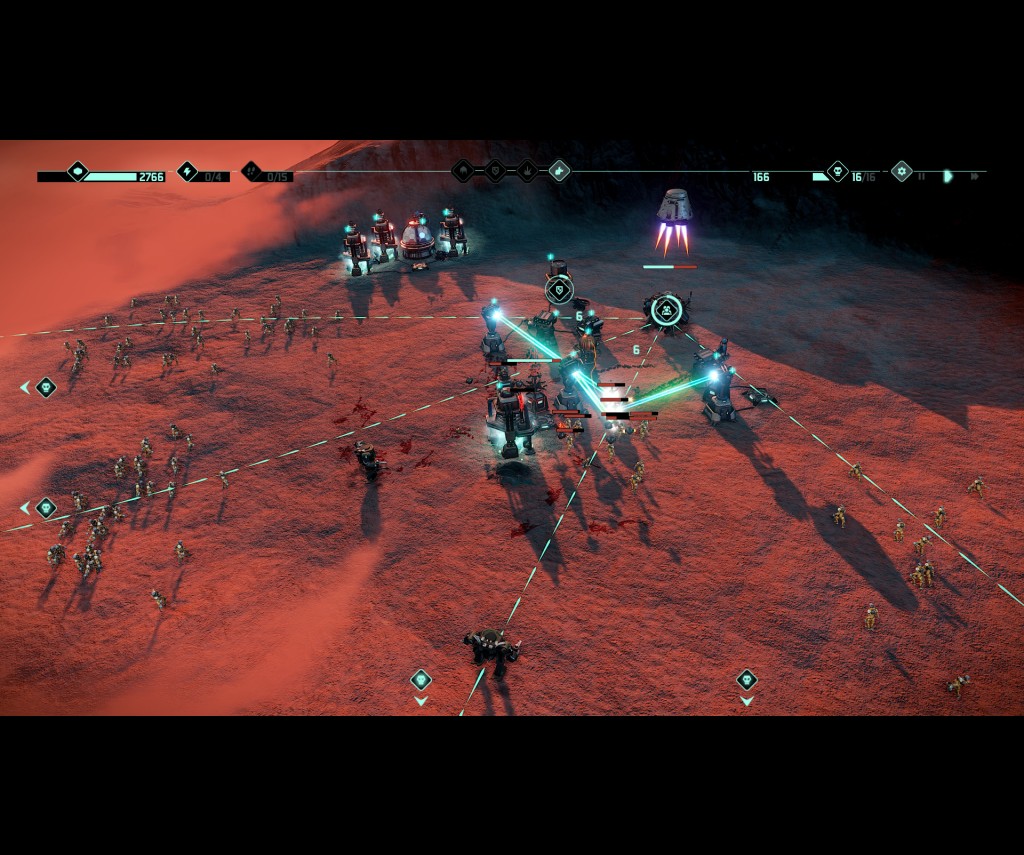Select the highlighted fourth objective icon on timeline
The image size is (1024, 855).
(559, 172)
